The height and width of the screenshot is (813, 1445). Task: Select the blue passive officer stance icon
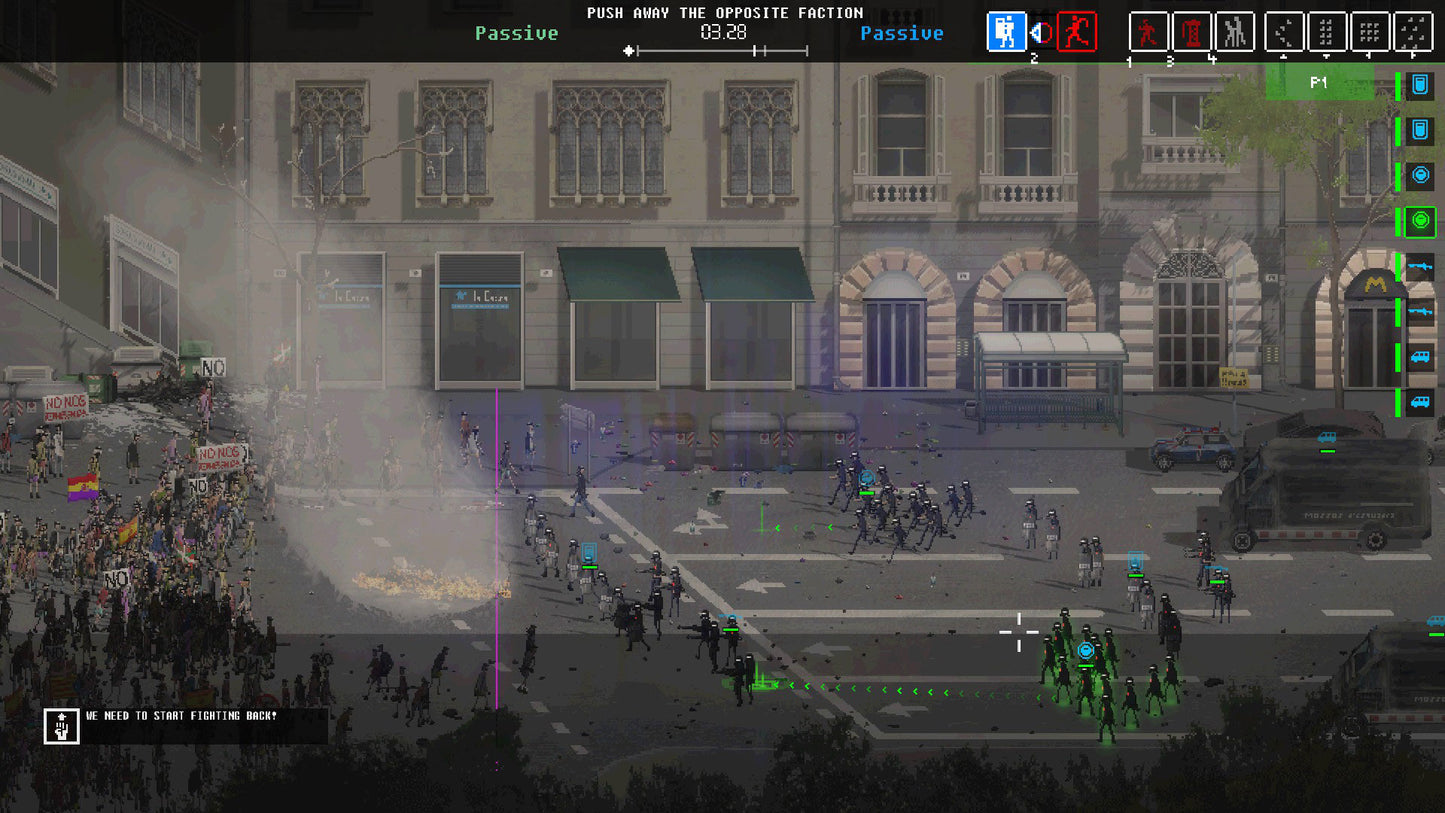click(1006, 31)
